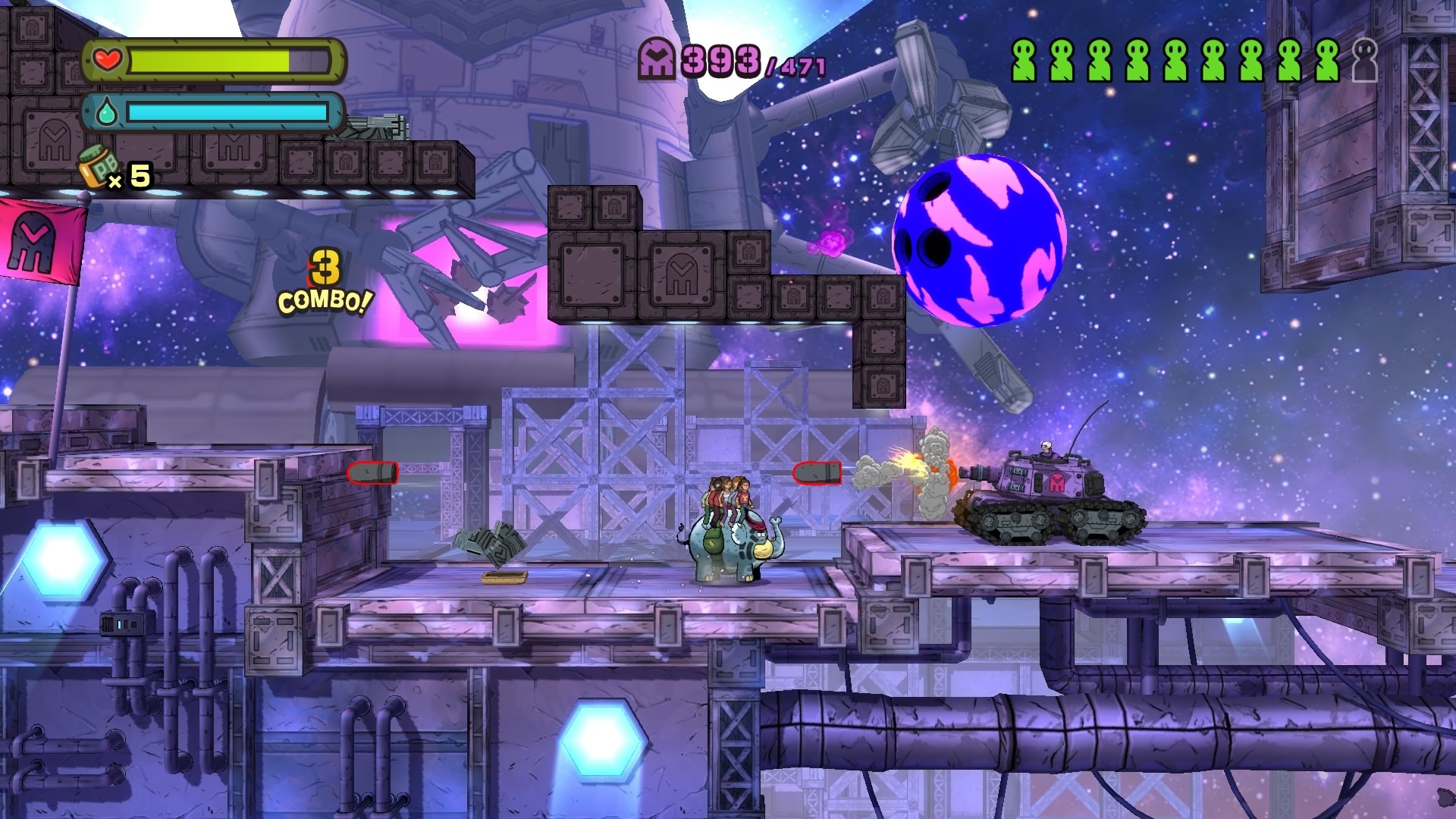Click the water droplet icon
This screenshot has height=819, width=1456.
pyautogui.click(x=107, y=114)
